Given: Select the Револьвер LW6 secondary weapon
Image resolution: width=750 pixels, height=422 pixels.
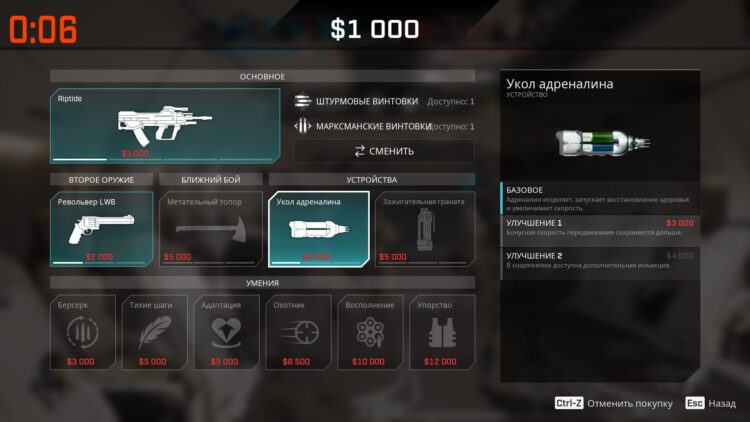Looking at the screenshot, I should point(102,229).
